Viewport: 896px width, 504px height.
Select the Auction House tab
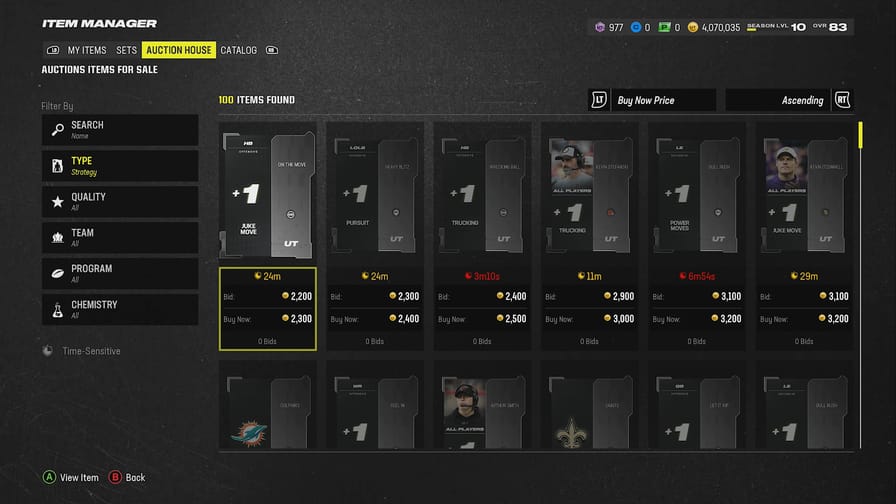(x=179, y=50)
